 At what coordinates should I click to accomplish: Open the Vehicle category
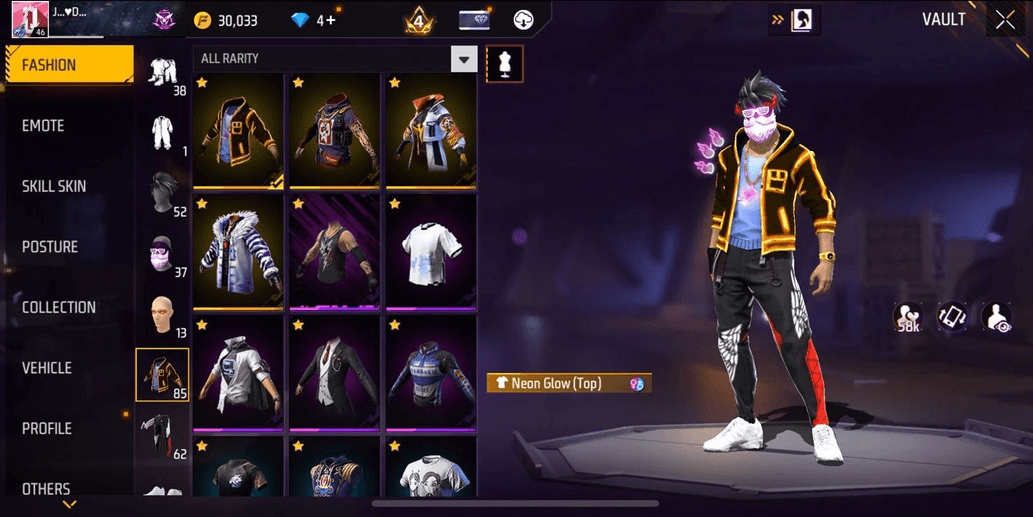click(x=68, y=368)
